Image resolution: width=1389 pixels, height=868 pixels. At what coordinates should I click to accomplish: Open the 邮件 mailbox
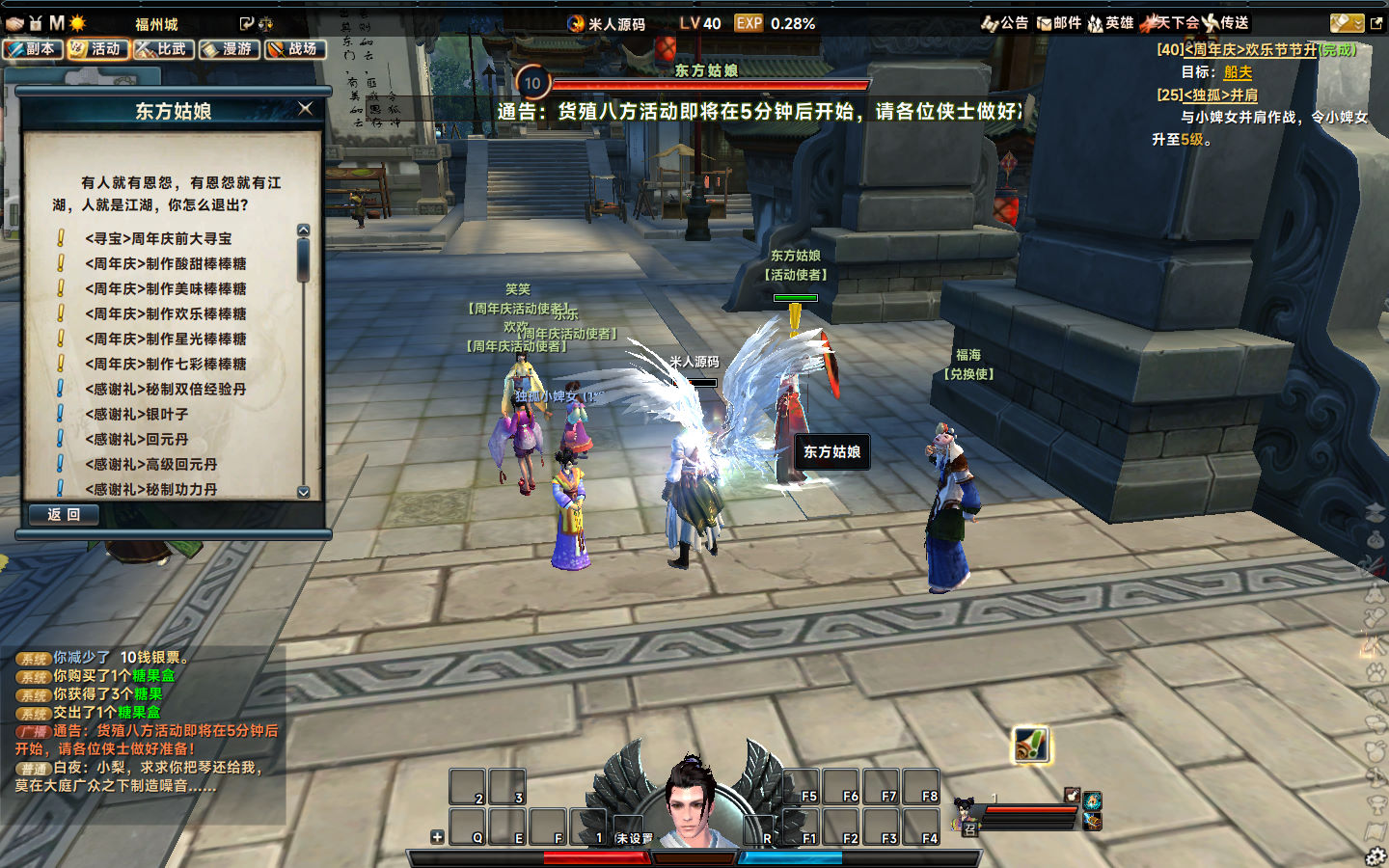(1058, 23)
